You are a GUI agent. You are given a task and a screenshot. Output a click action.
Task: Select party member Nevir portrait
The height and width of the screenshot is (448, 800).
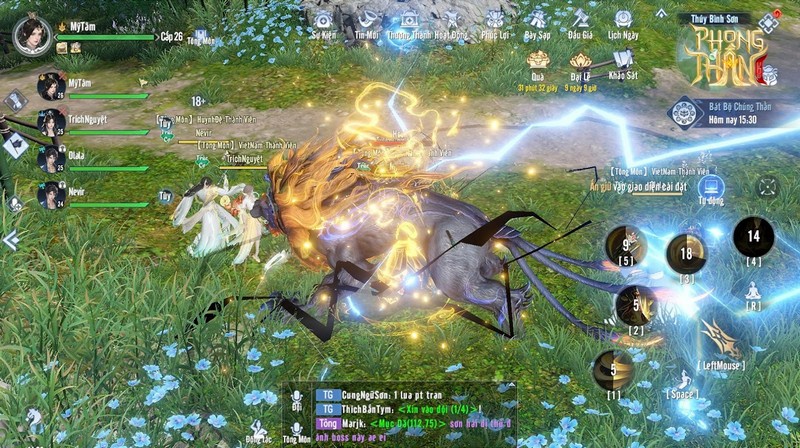coord(51,194)
